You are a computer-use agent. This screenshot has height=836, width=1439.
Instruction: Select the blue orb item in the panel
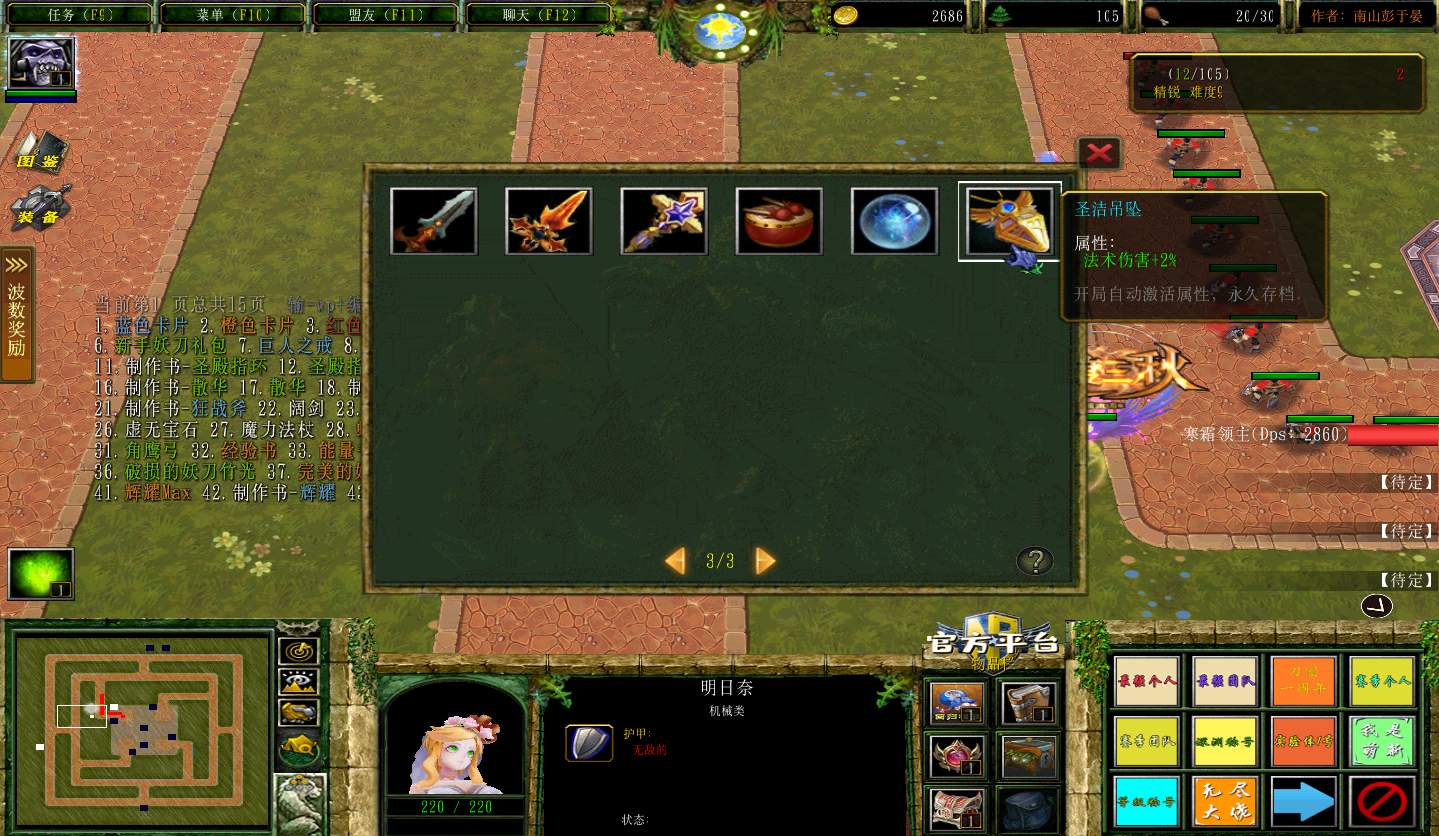(893, 220)
